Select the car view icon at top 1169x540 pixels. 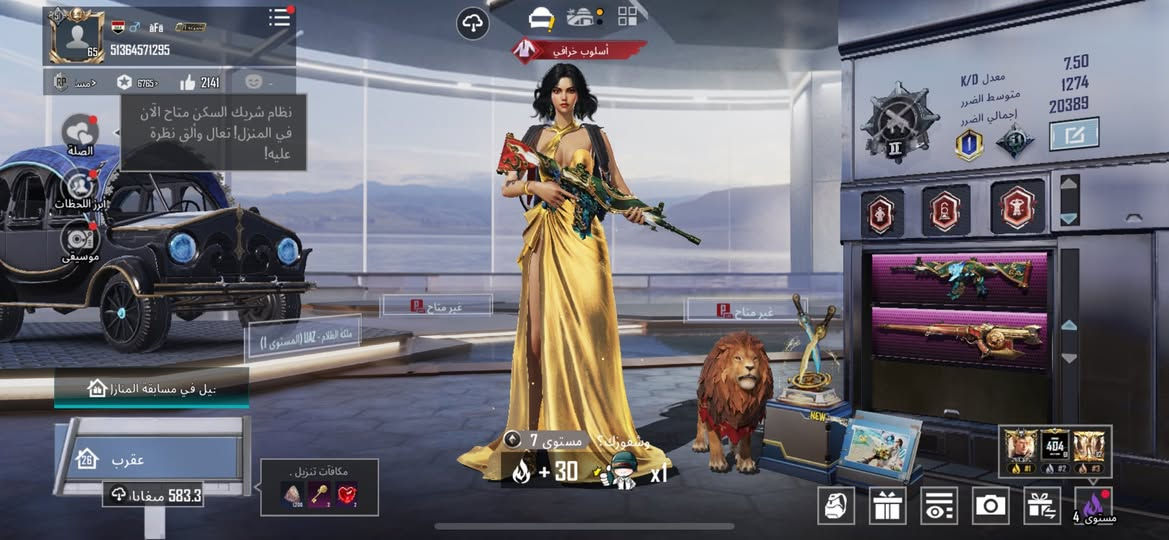[x=541, y=17]
